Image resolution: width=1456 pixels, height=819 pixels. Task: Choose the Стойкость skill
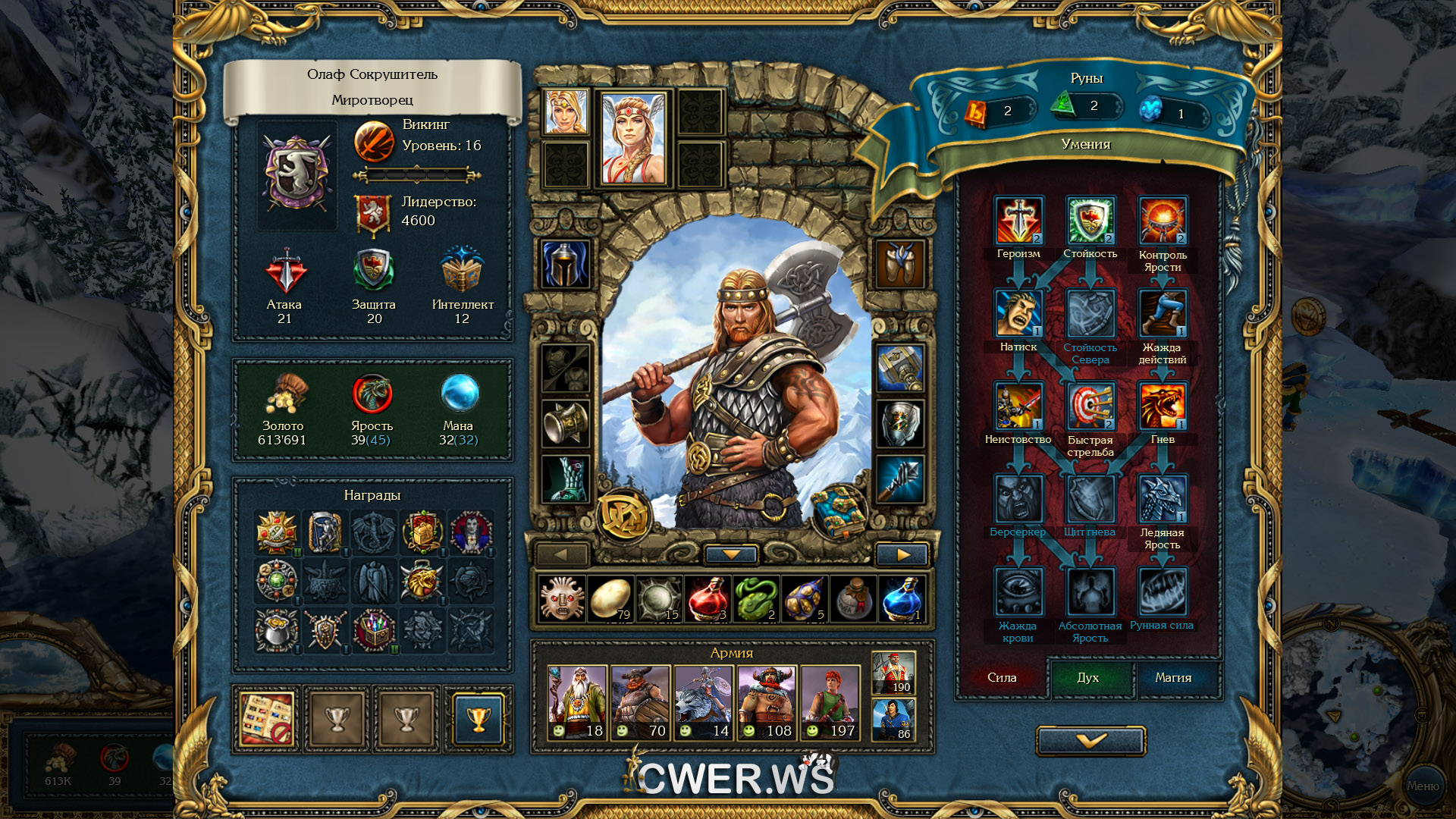pos(1090,221)
